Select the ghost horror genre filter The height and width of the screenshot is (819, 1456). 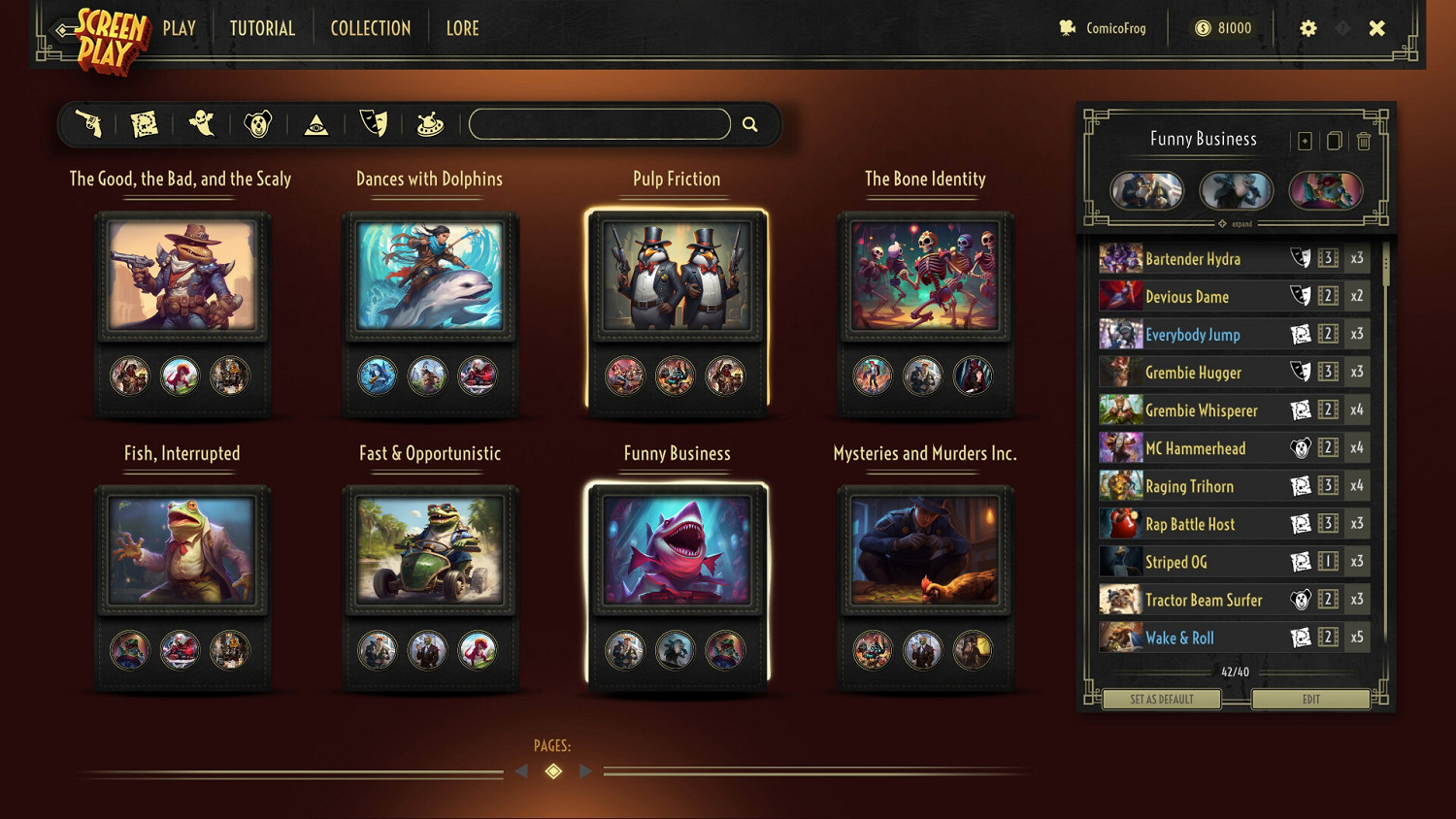[x=201, y=123]
